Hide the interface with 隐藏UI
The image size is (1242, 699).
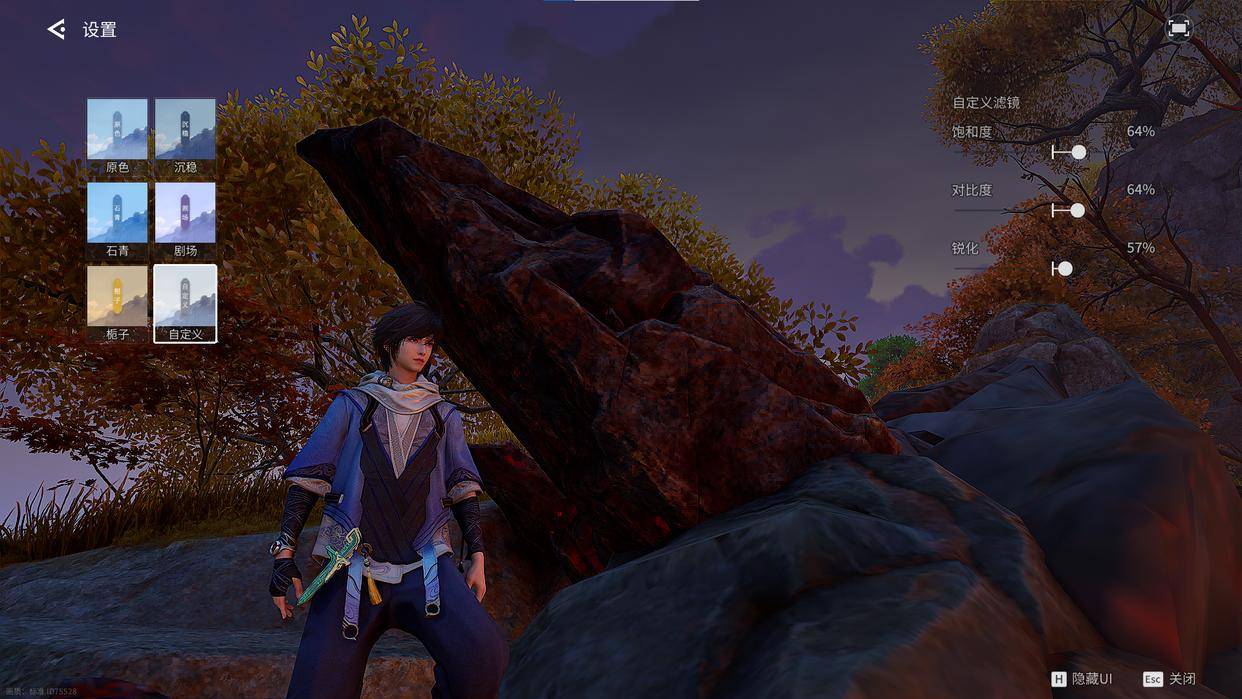pyautogui.click(x=1082, y=679)
